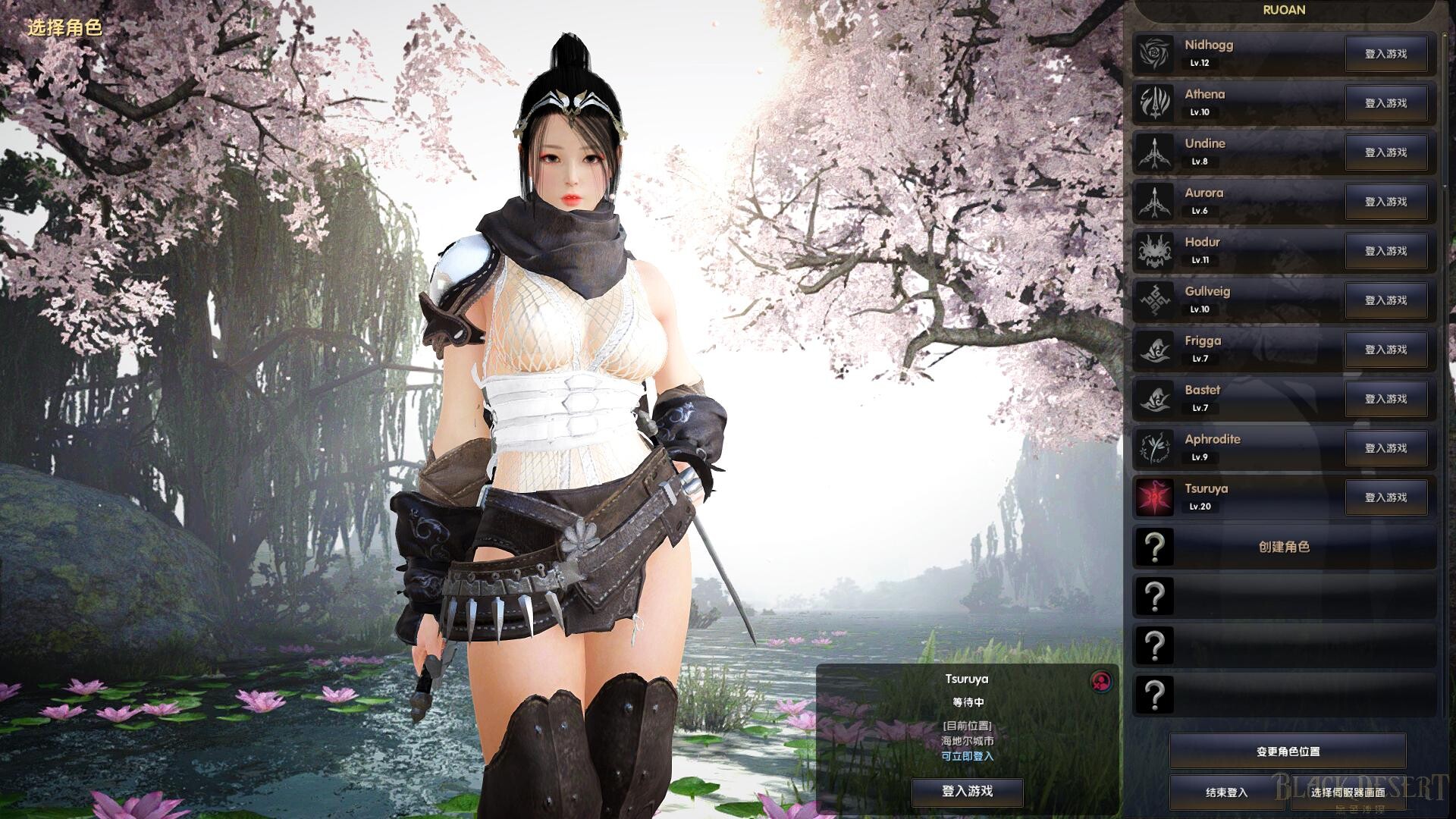This screenshot has width=1456, height=819.
Task: Return to server selection (选择伺服器画面)
Action: [1348, 792]
